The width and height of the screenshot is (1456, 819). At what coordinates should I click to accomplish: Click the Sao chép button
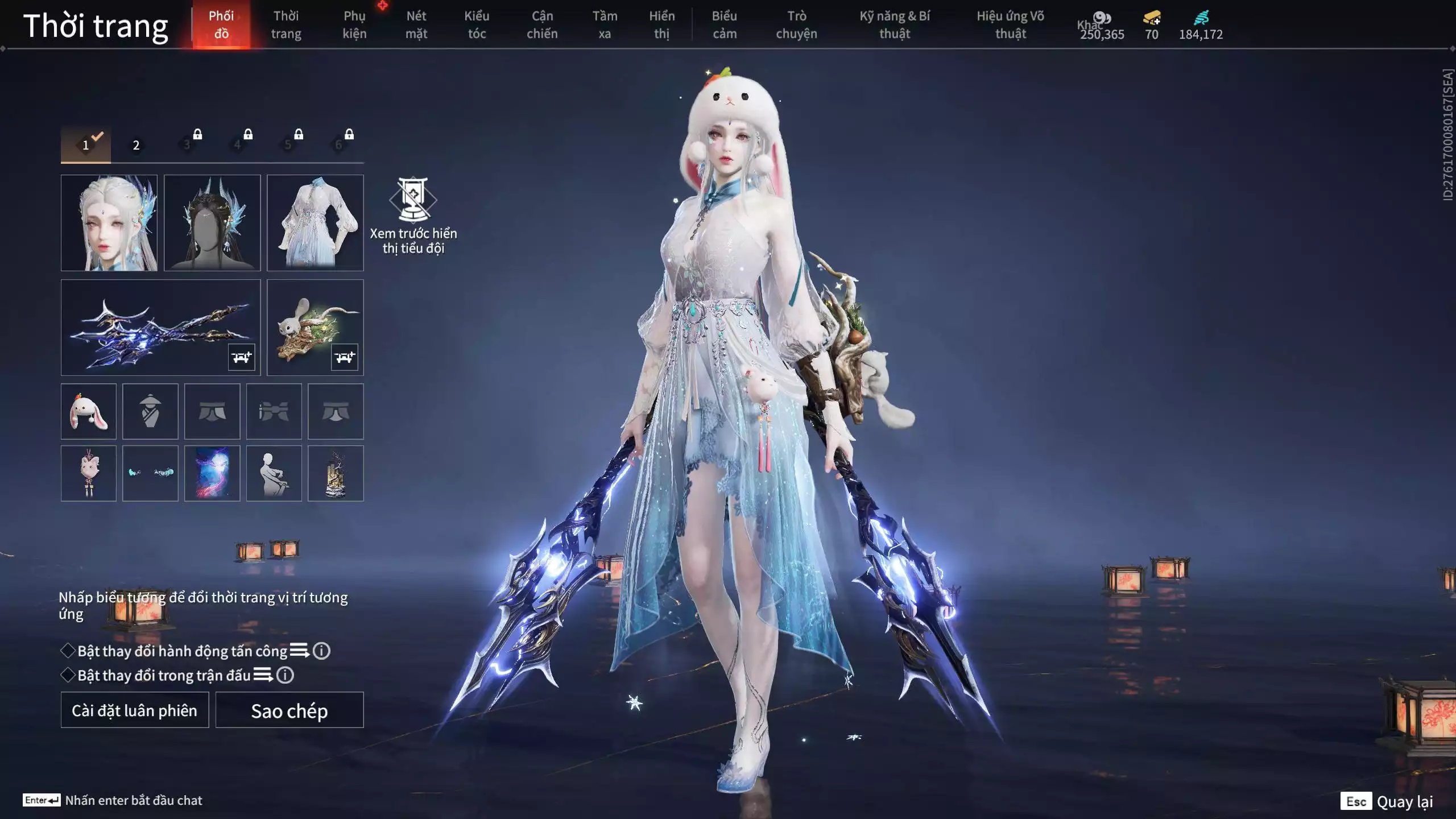click(x=289, y=710)
